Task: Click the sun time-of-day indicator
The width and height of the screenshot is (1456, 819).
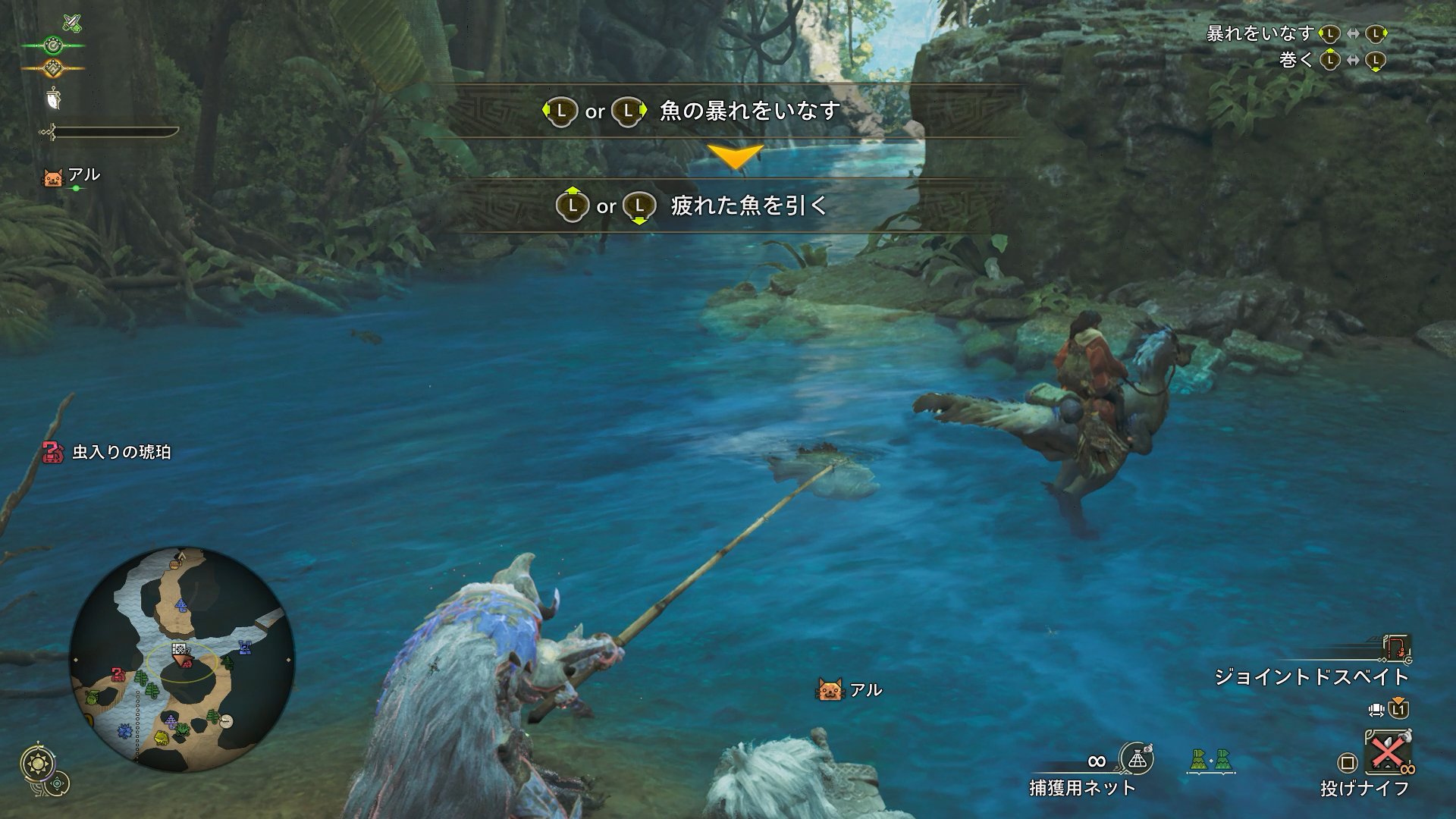Action: 36,764
